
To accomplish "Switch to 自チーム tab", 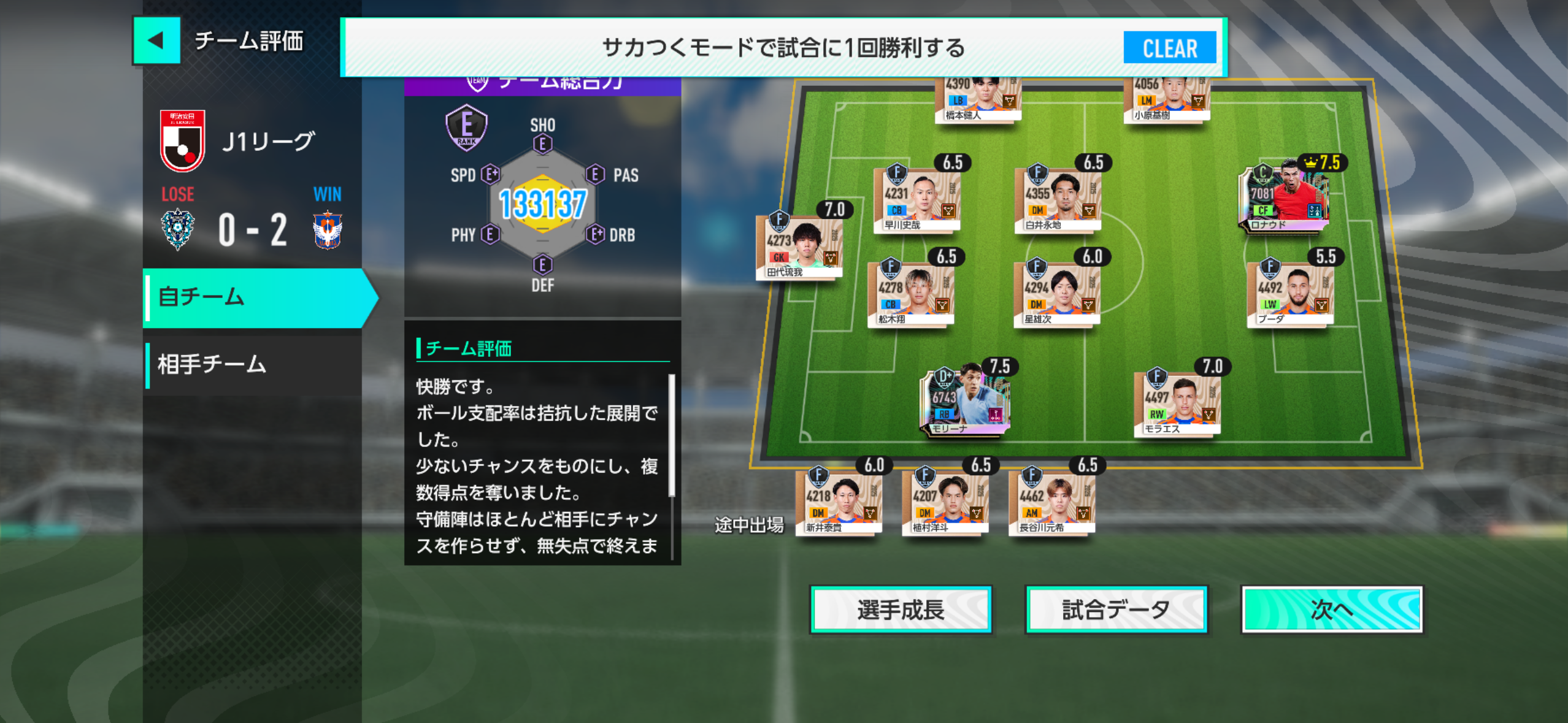I will point(258,298).
